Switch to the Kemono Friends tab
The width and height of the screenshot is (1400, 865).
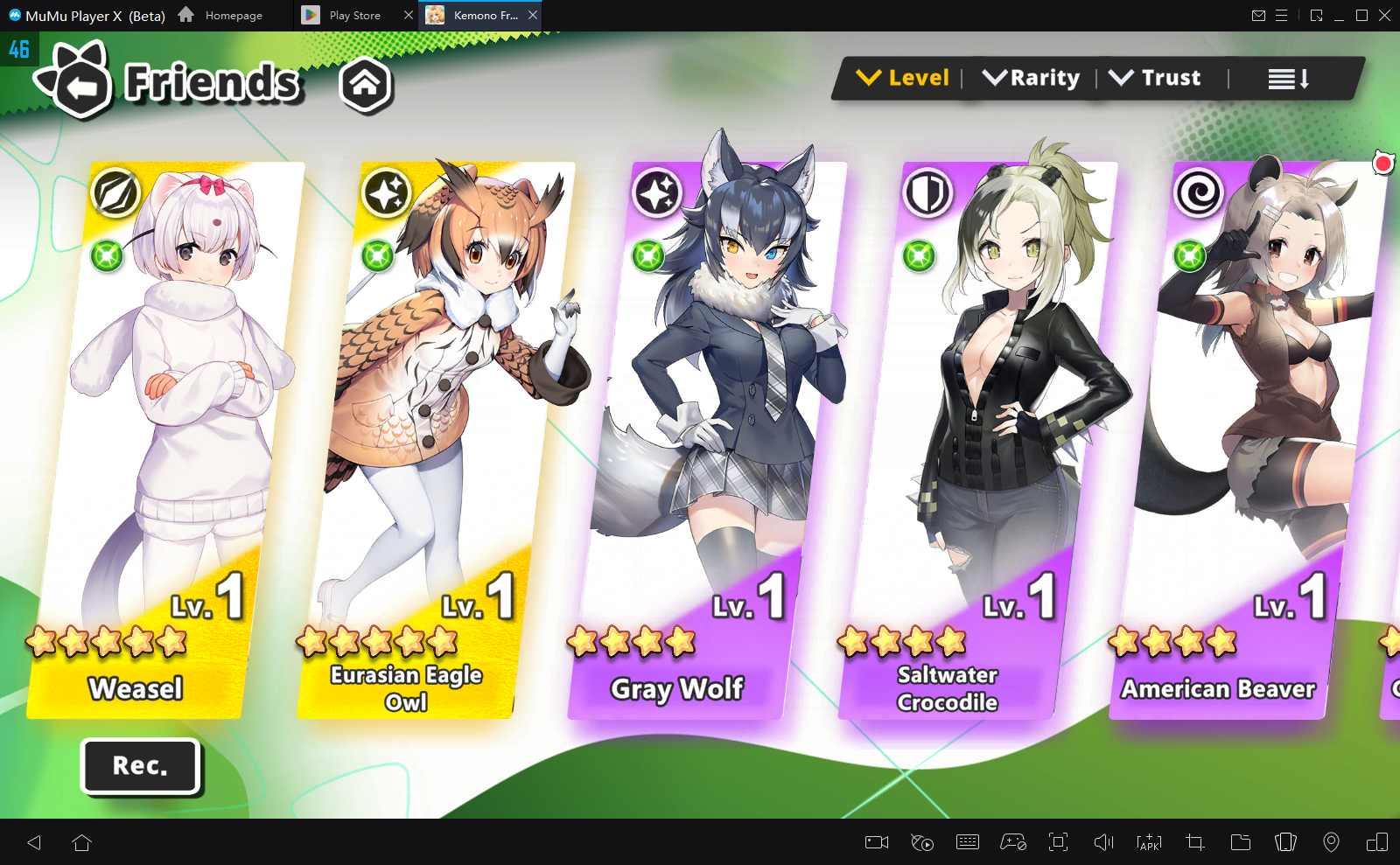pyautogui.click(x=480, y=15)
